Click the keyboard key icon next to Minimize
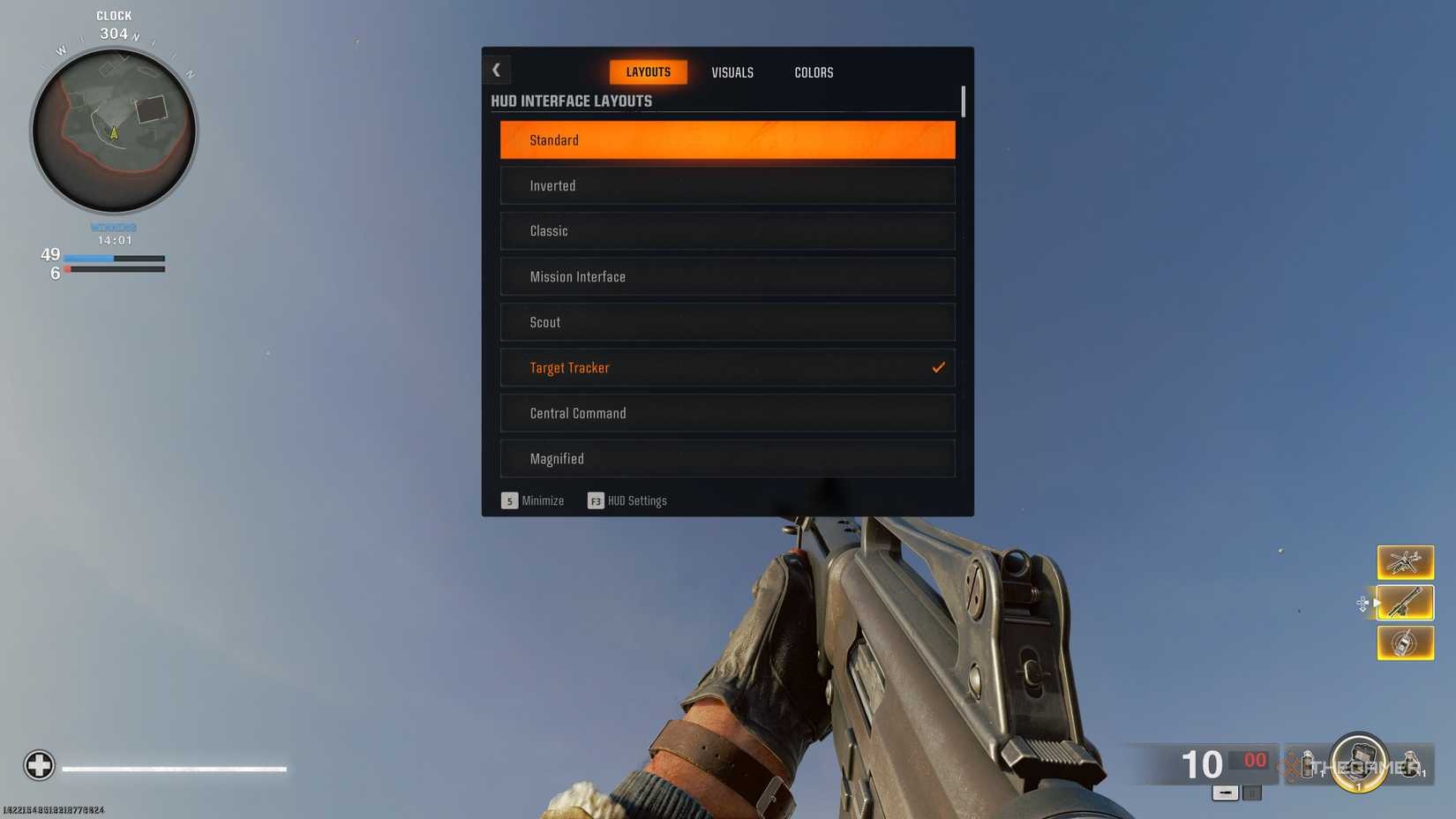Screen dimensions: 1456x819 pos(509,500)
